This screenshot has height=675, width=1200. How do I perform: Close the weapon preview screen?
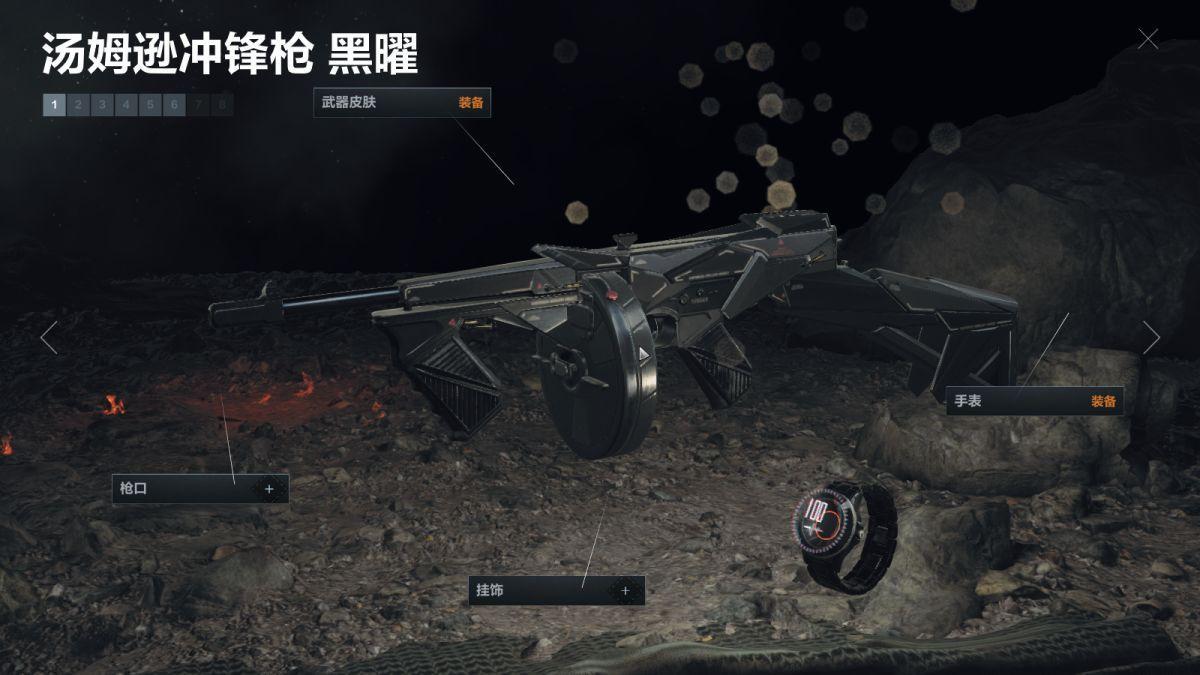(x=1148, y=39)
